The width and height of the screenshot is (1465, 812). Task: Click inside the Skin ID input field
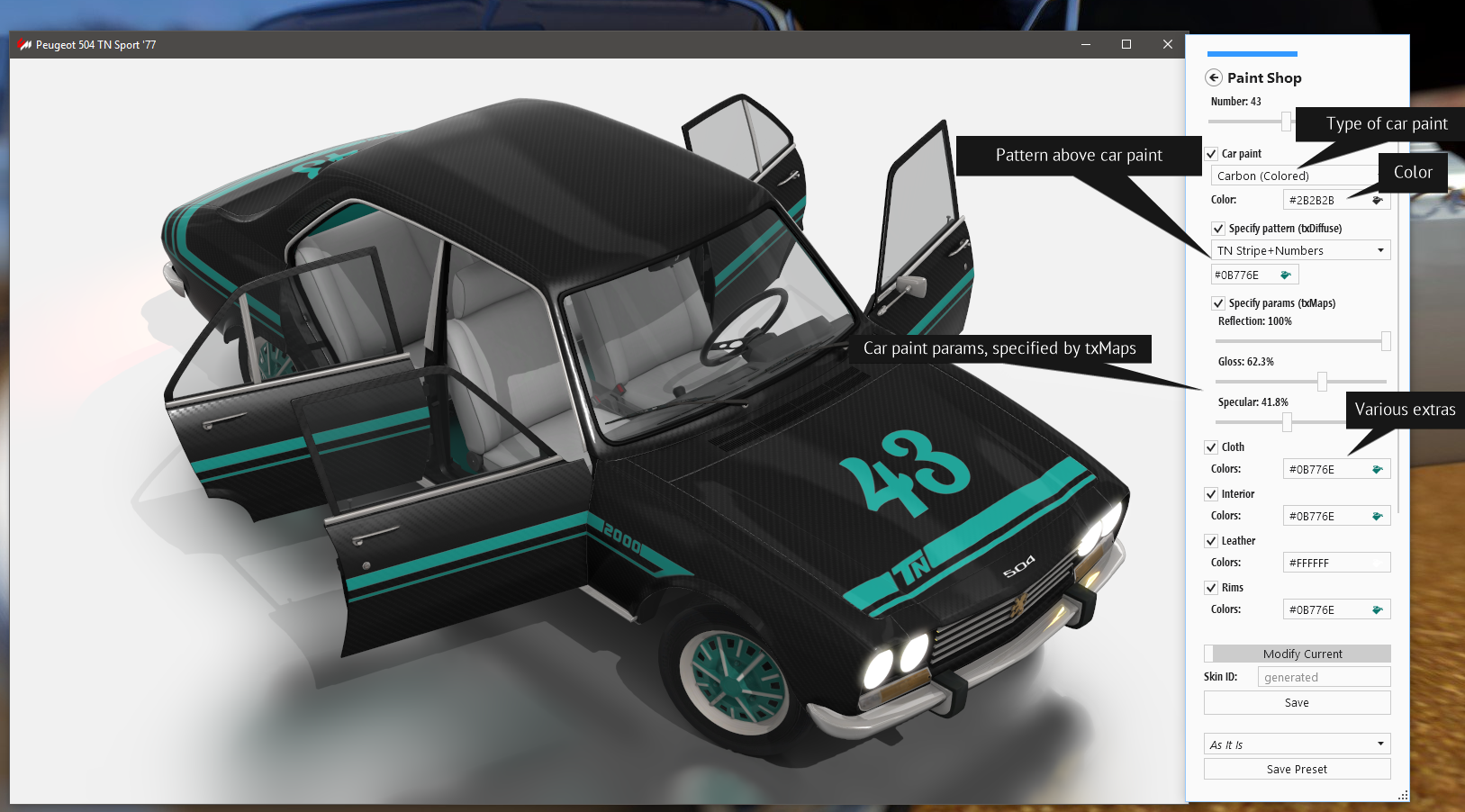1324,676
